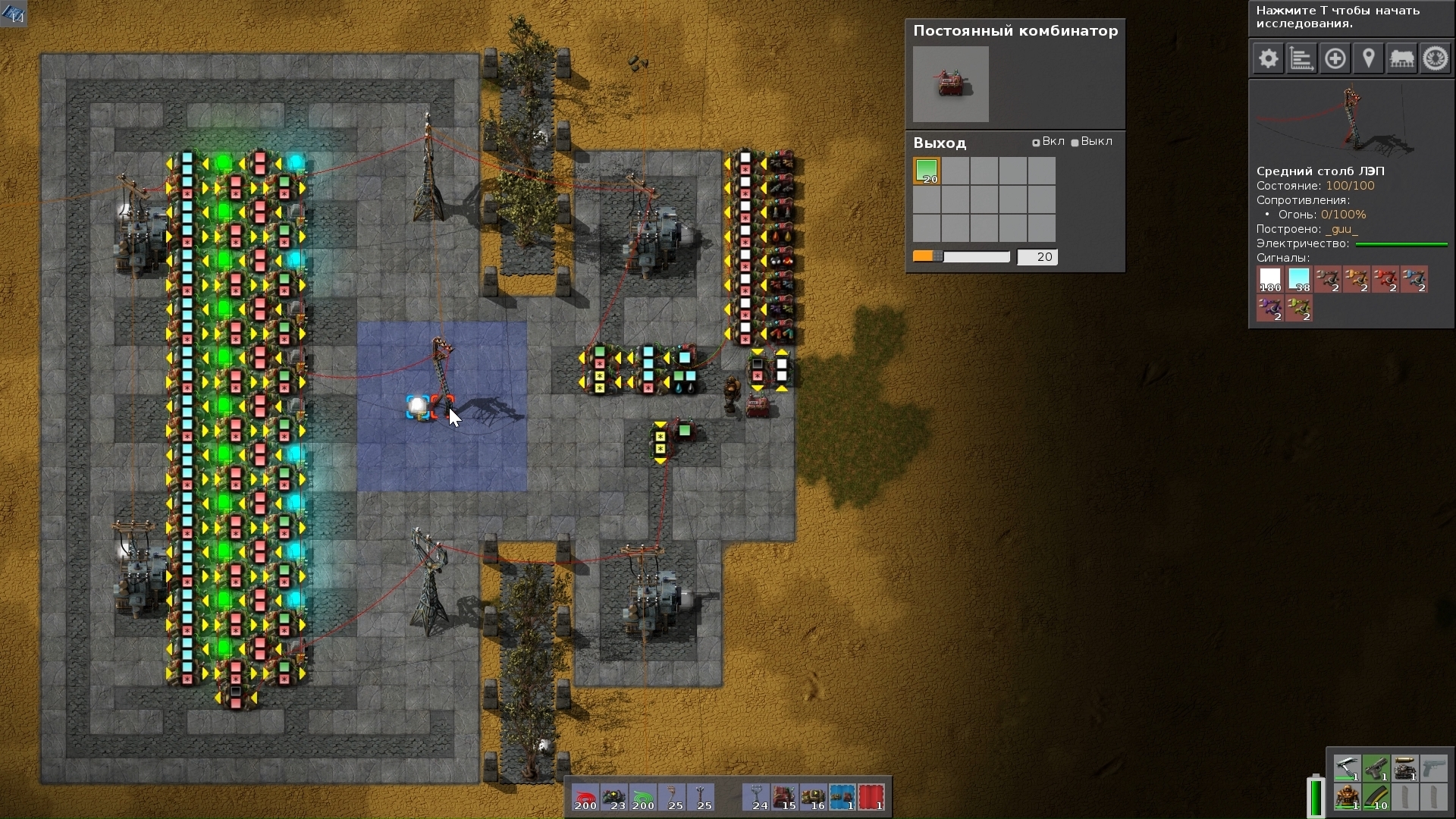The height and width of the screenshot is (819, 1456).
Task: Activate the map pin marker button
Action: pyautogui.click(x=1368, y=59)
